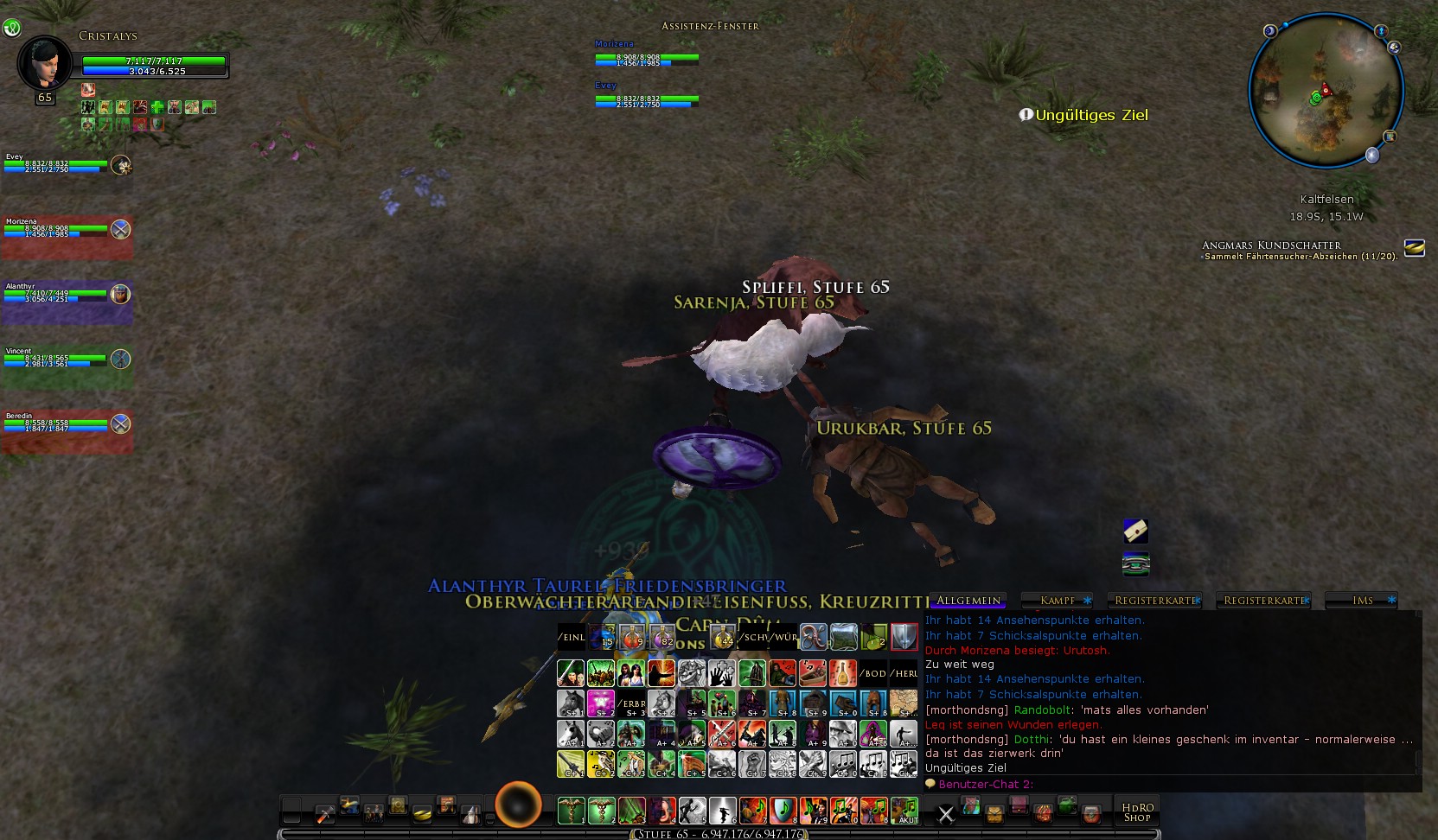Screen dimensions: 1438x840
Task: Select the Angmars Kundschafter quest tracker entry
Action: pyautogui.click(x=1271, y=245)
